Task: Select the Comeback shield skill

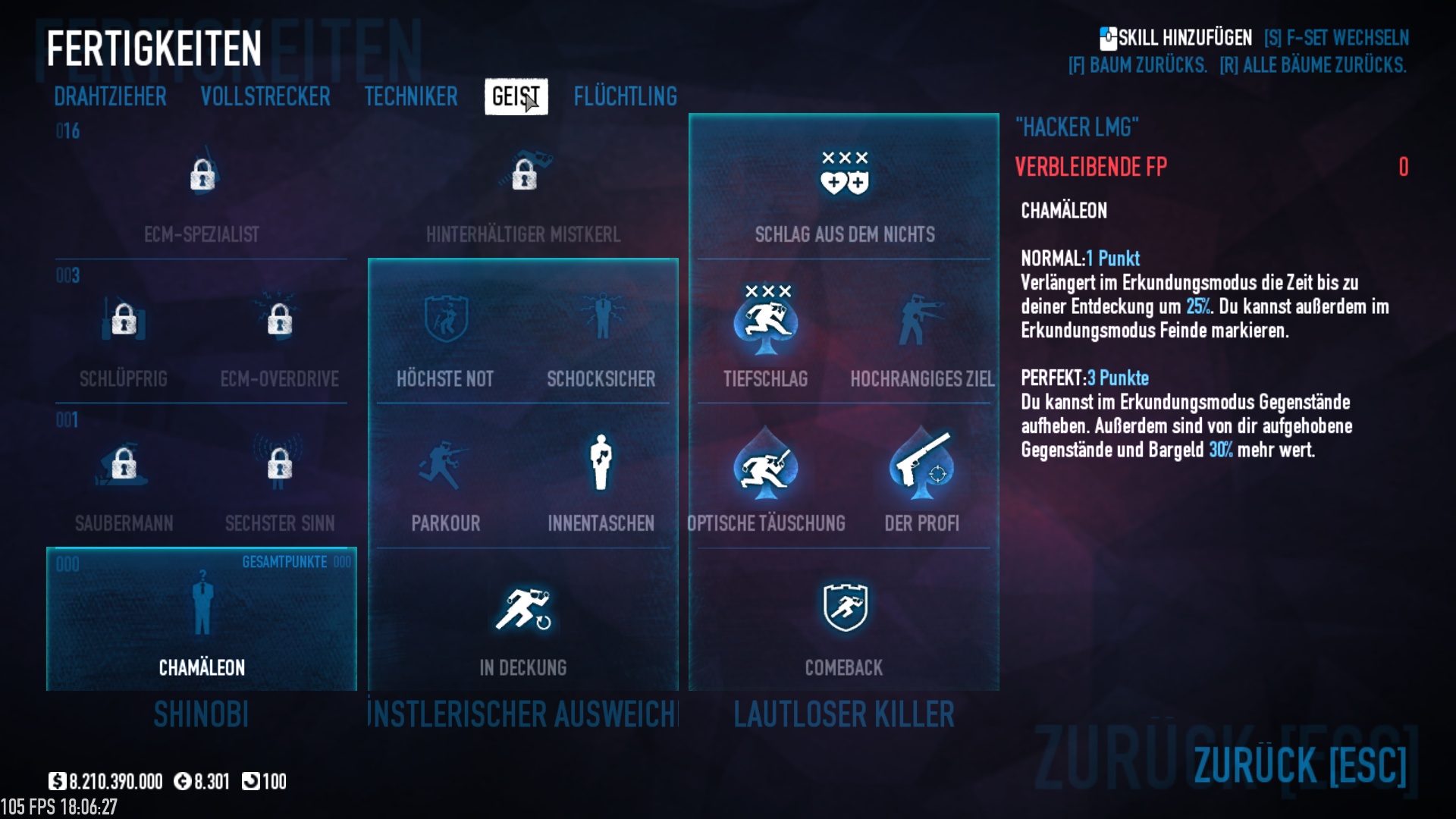Action: coord(844,608)
